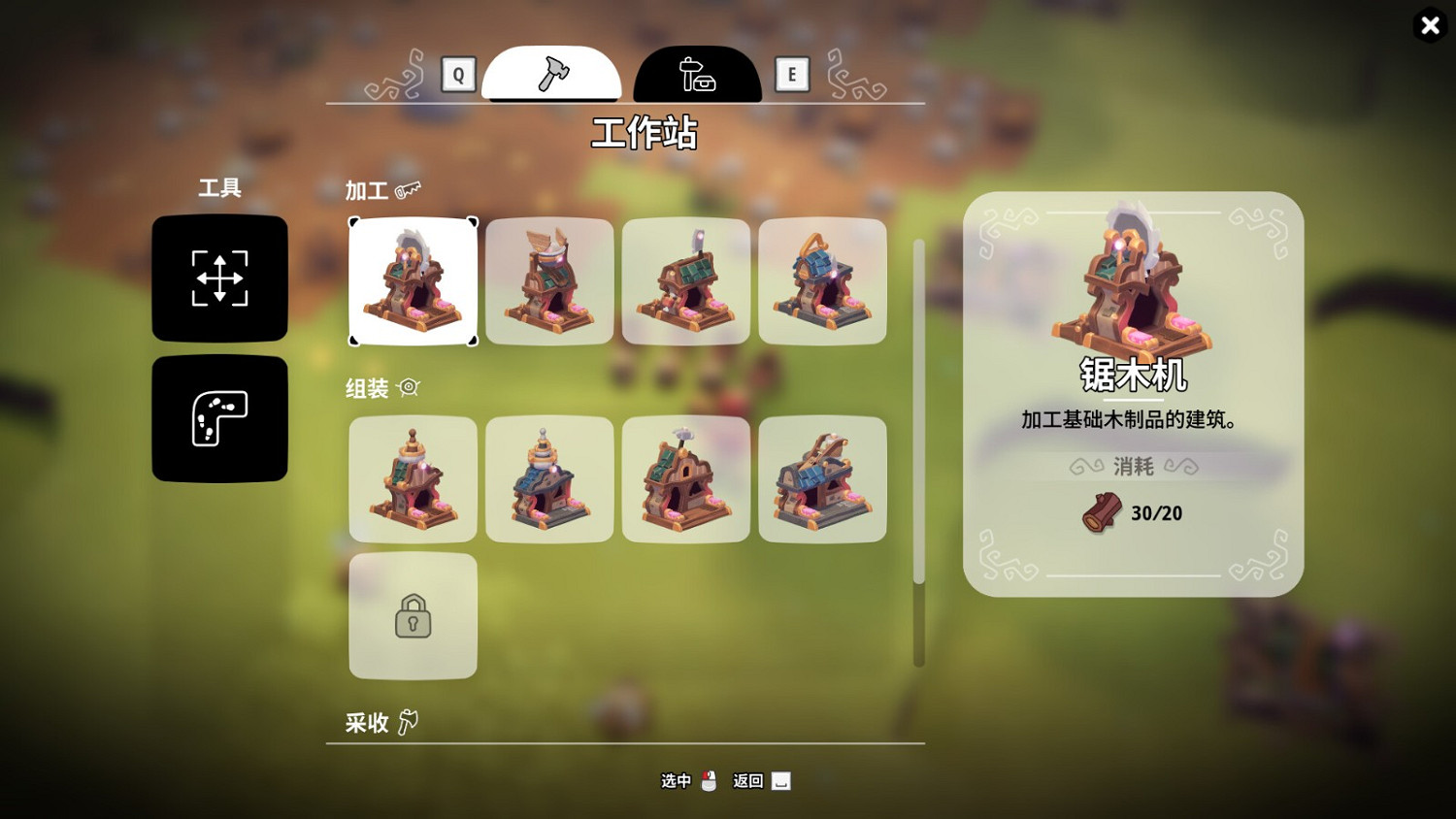Pick the silver-spire assembler in 组装 row
The height and width of the screenshot is (819, 1456).
click(x=549, y=478)
